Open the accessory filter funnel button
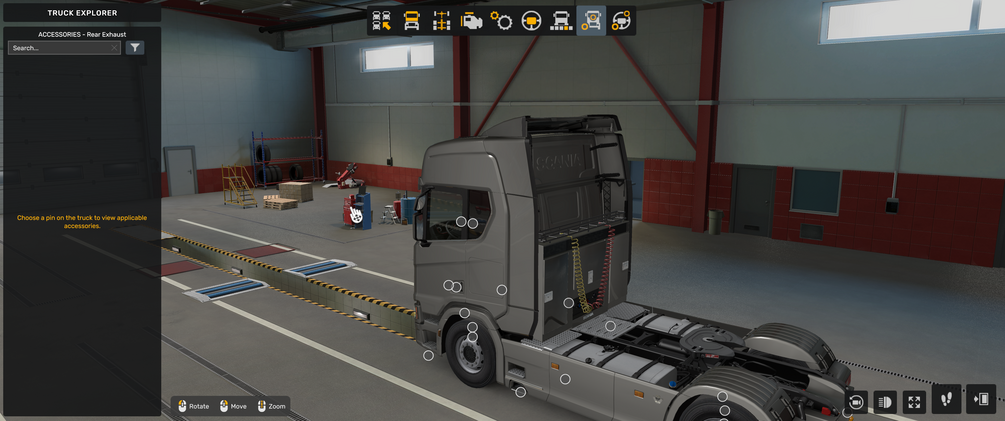The width and height of the screenshot is (1005, 421). [135, 48]
